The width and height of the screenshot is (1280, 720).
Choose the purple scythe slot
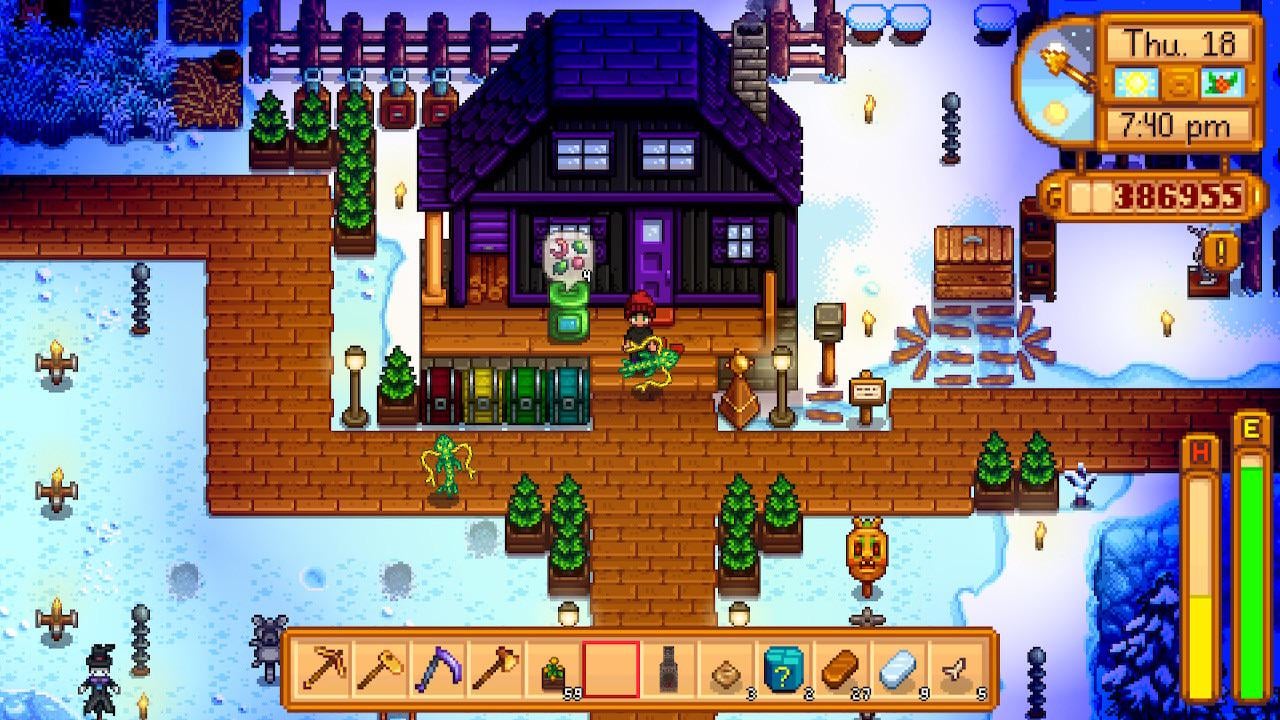click(x=439, y=668)
